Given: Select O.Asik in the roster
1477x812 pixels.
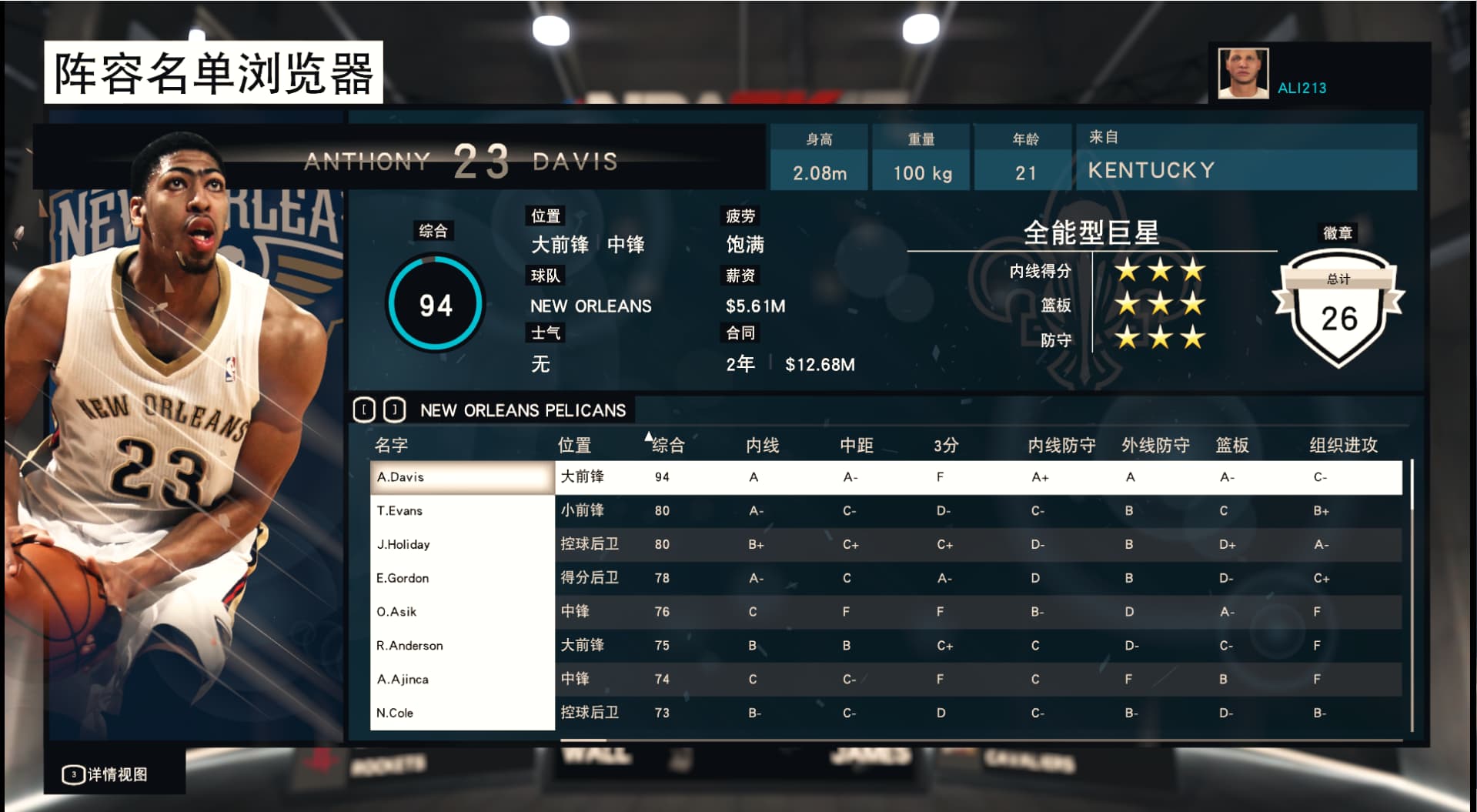Looking at the screenshot, I should [x=462, y=612].
